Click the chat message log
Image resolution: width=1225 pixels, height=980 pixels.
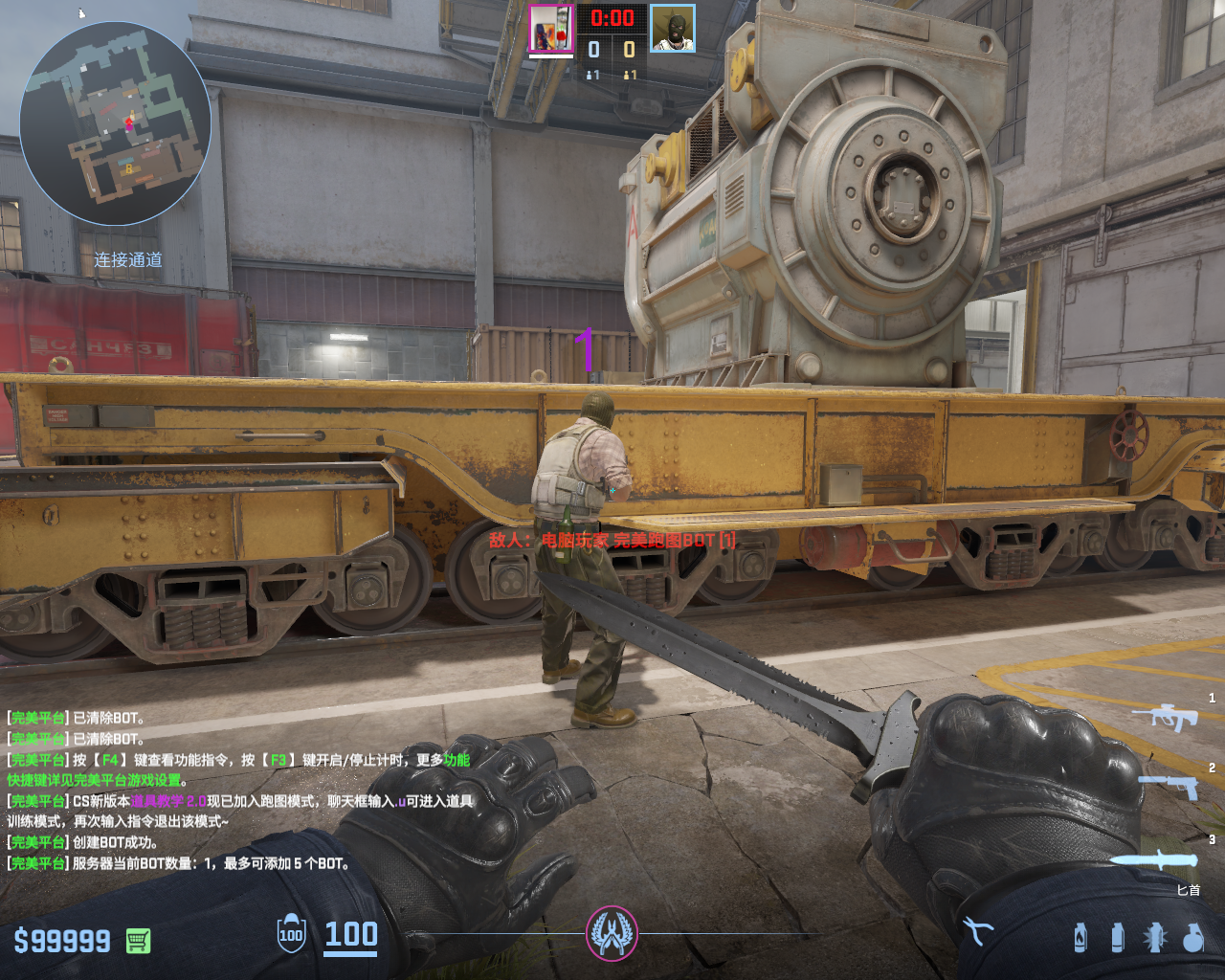[x=239, y=791]
